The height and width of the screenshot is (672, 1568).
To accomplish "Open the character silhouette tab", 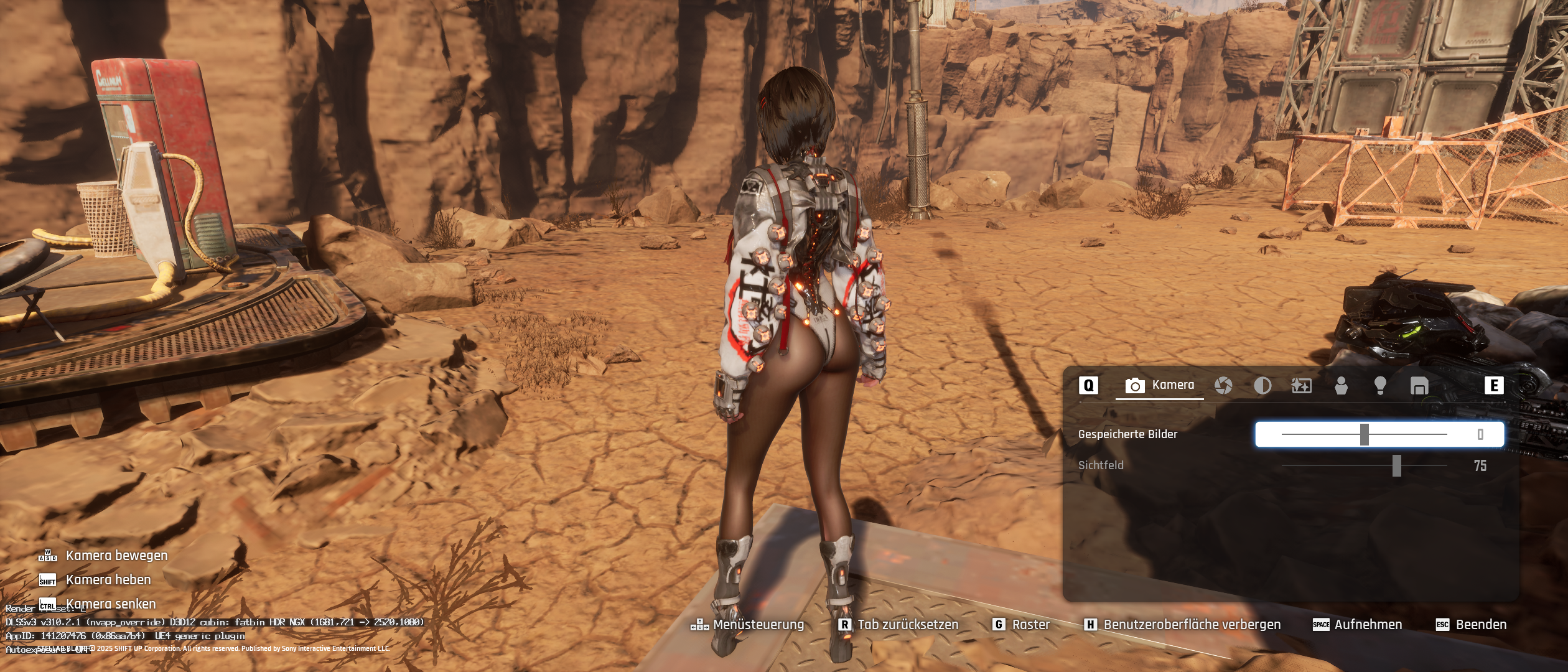I will [1341, 386].
